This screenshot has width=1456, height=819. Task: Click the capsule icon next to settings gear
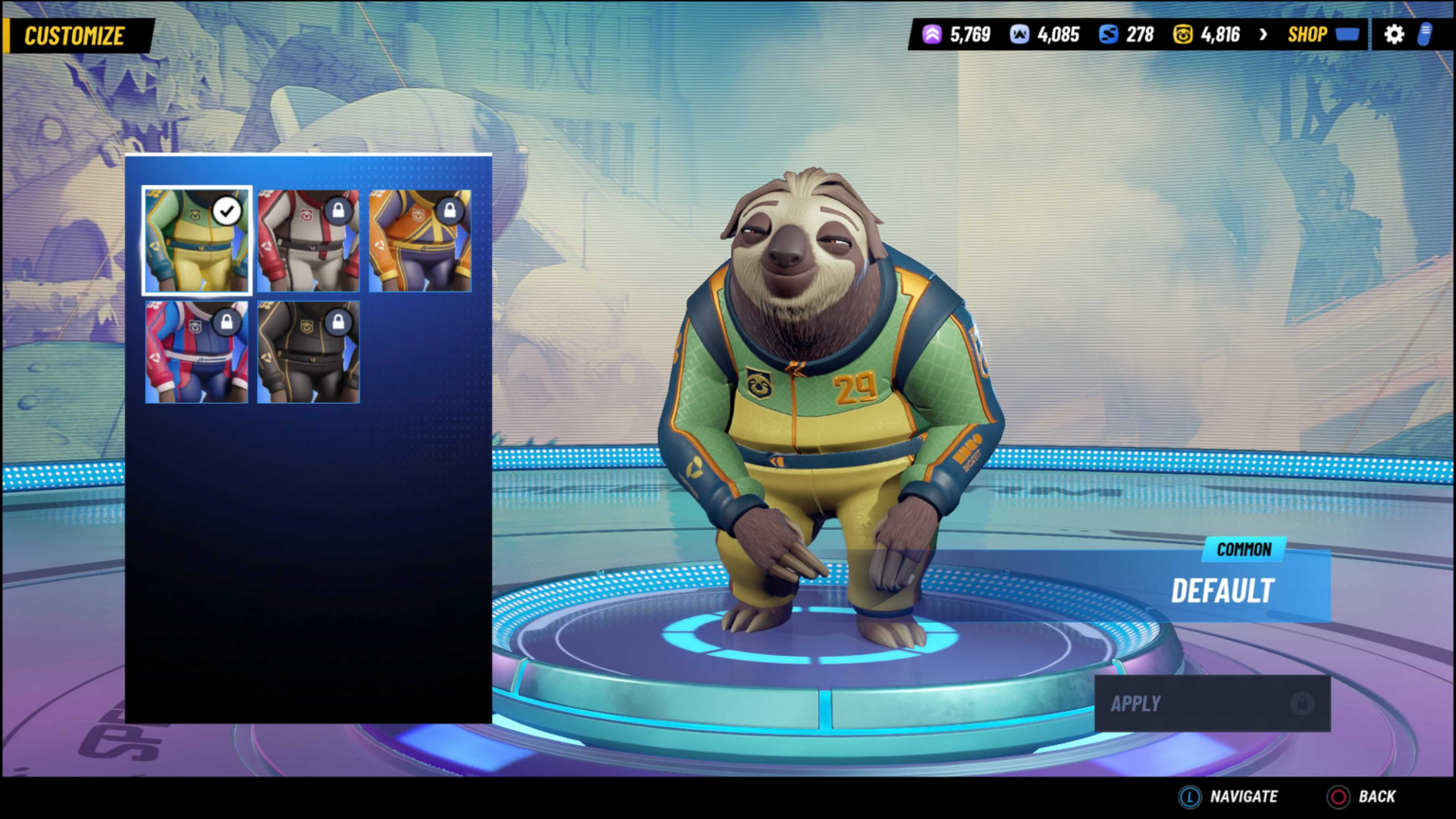[x=1426, y=34]
